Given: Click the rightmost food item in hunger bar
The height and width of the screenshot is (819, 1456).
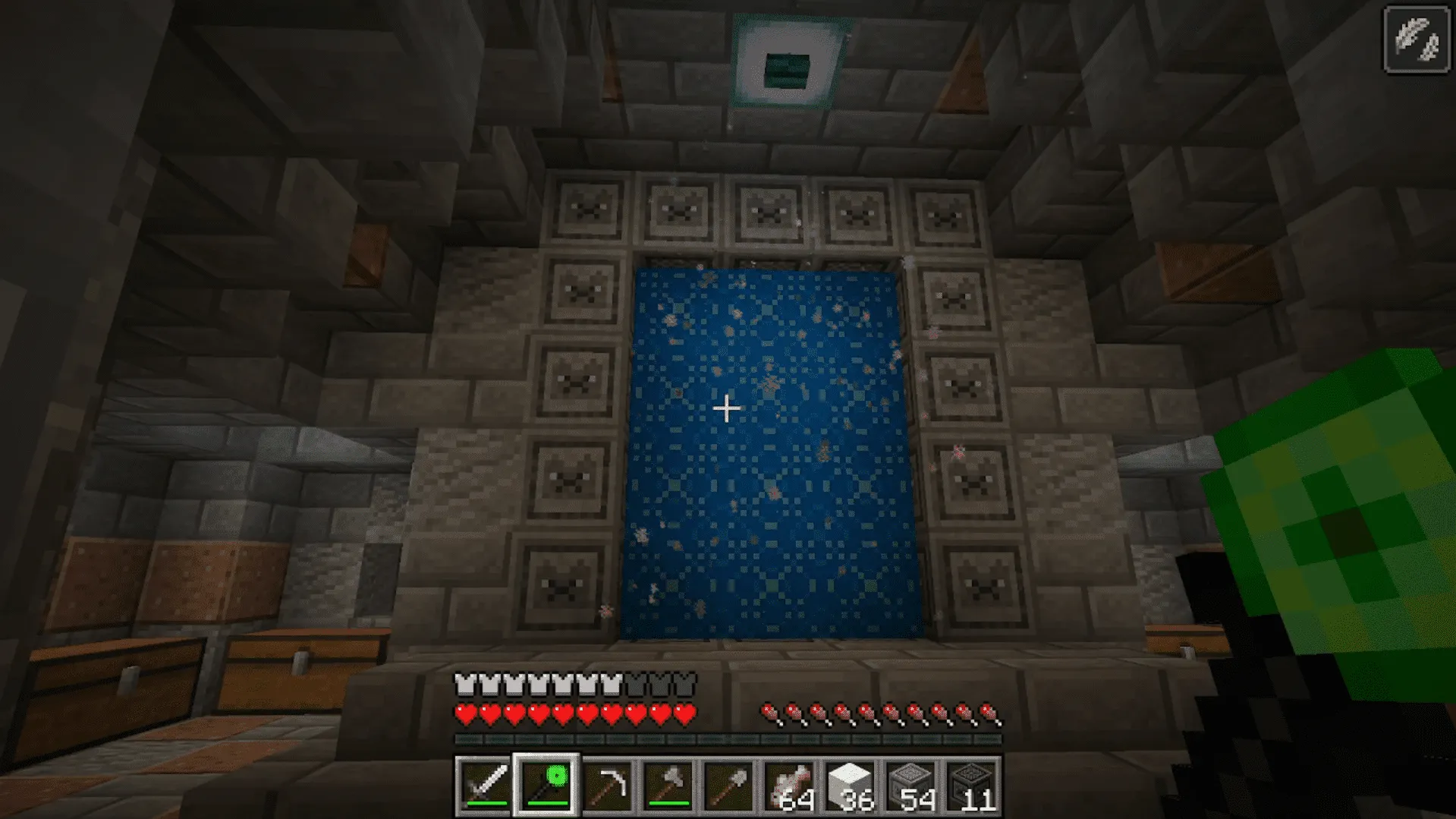Looking at the screenshot, I should point(990,713).
